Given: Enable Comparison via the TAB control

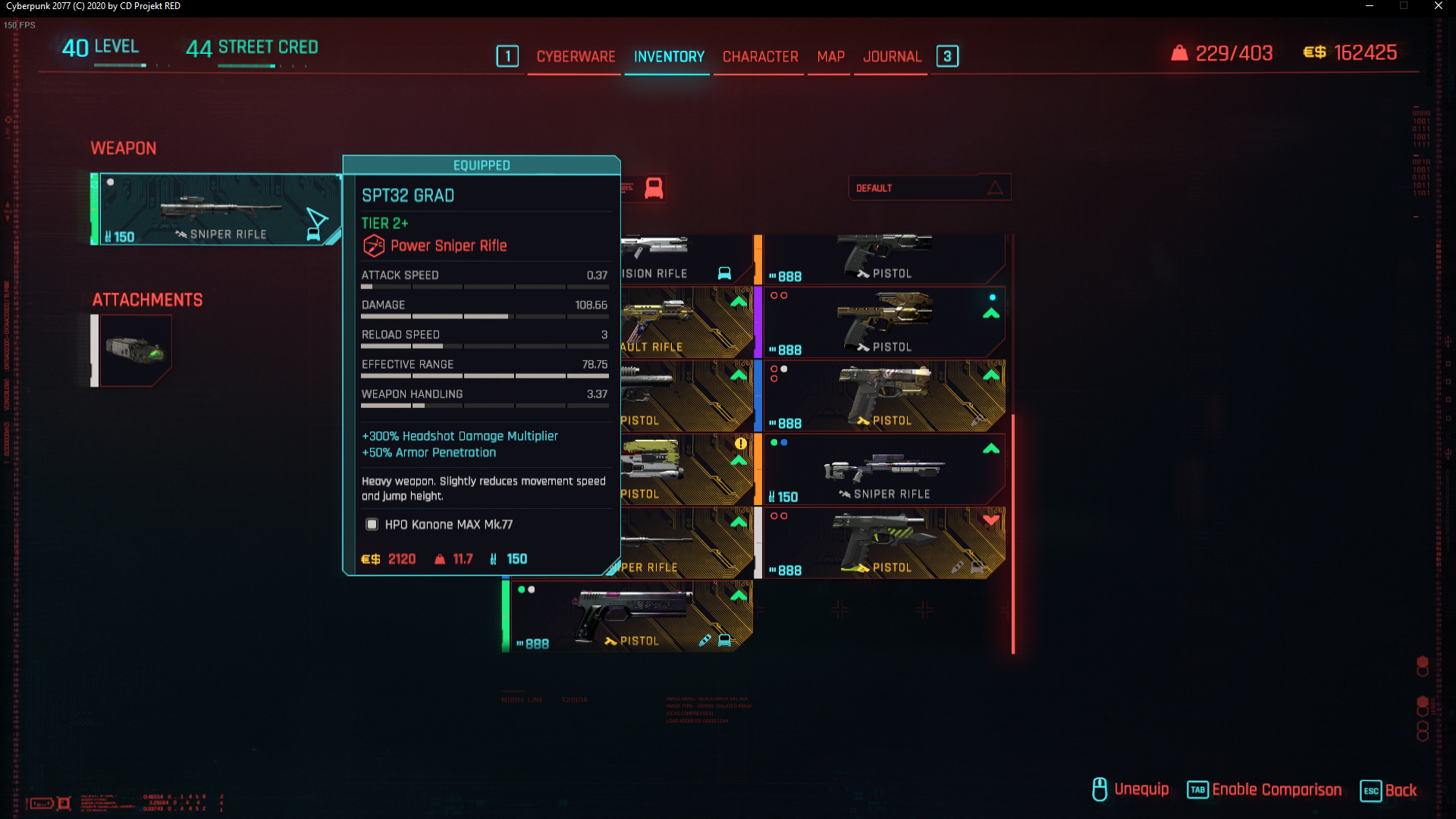Looking at the screenshot, I should pos(1198,790).
